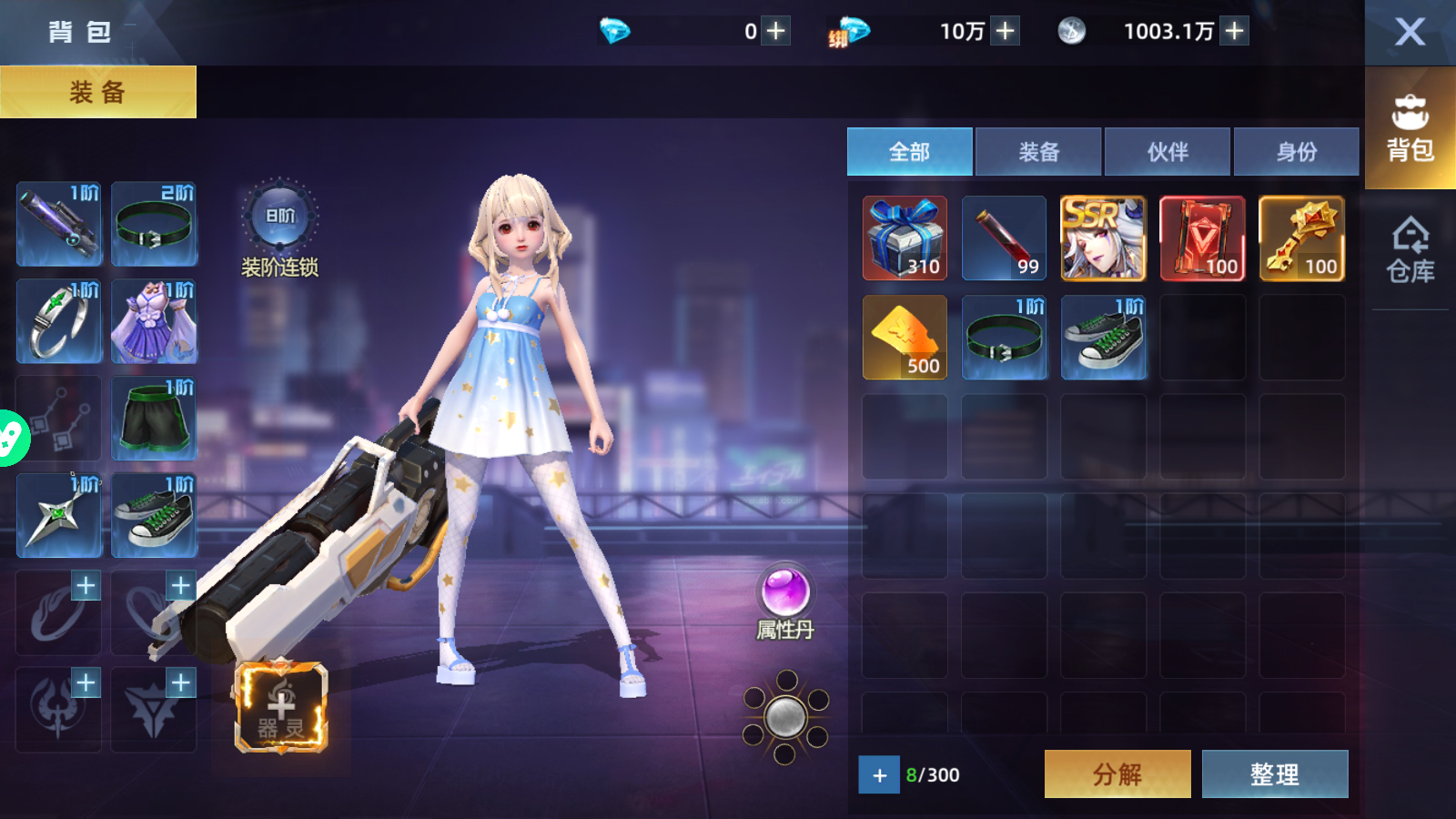Click the plus to expand 8/300 backpack capacity
This screenshot has width=1456, height=819.
coord(878,775)
